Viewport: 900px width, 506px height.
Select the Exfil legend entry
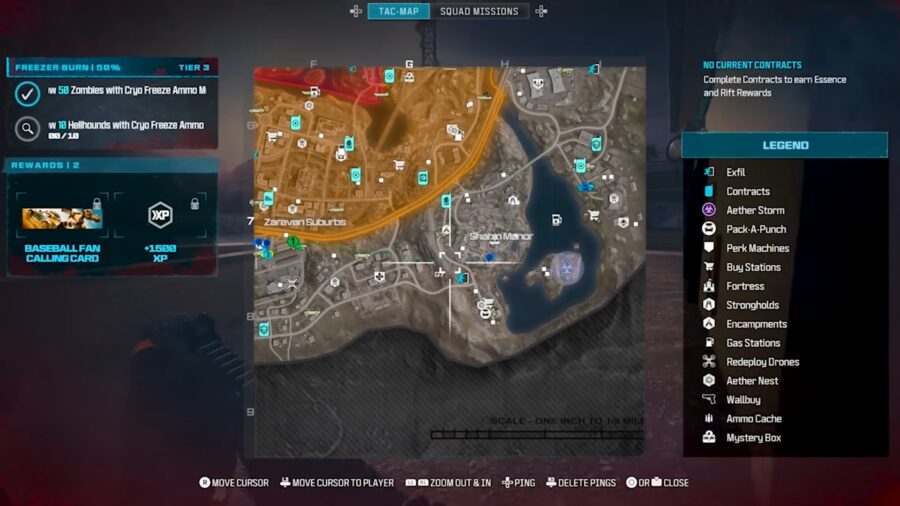[x=735, y=172]
